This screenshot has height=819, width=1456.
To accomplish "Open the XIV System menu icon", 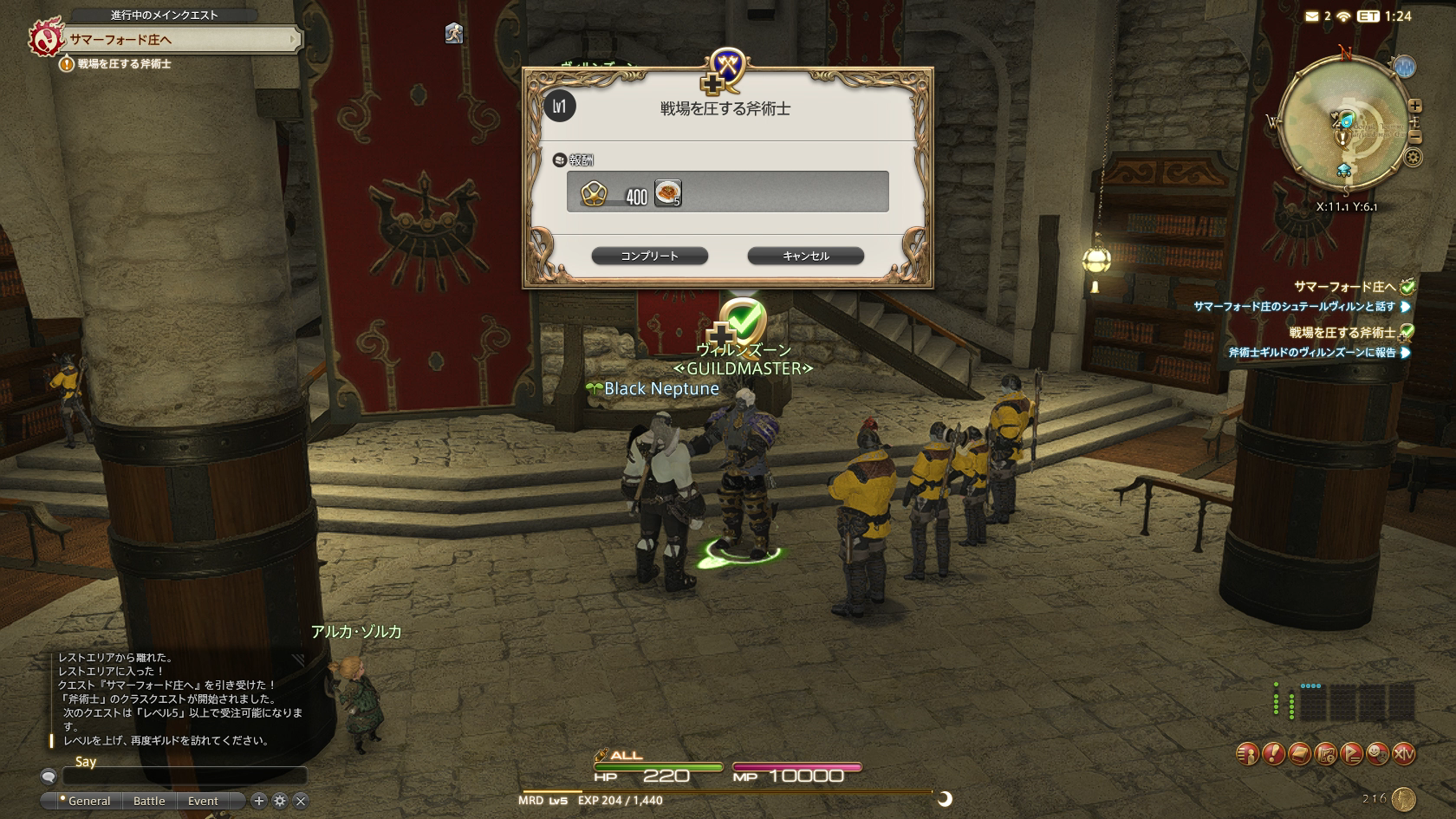I will [x=1403, y=754].
